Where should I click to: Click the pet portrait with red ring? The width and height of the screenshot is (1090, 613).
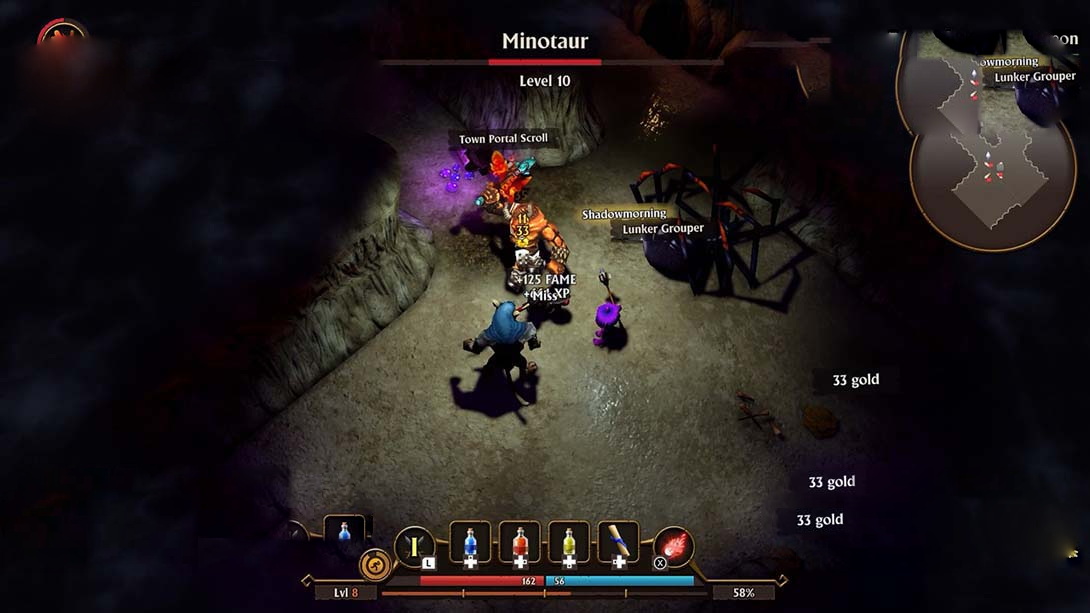point(62,38)
